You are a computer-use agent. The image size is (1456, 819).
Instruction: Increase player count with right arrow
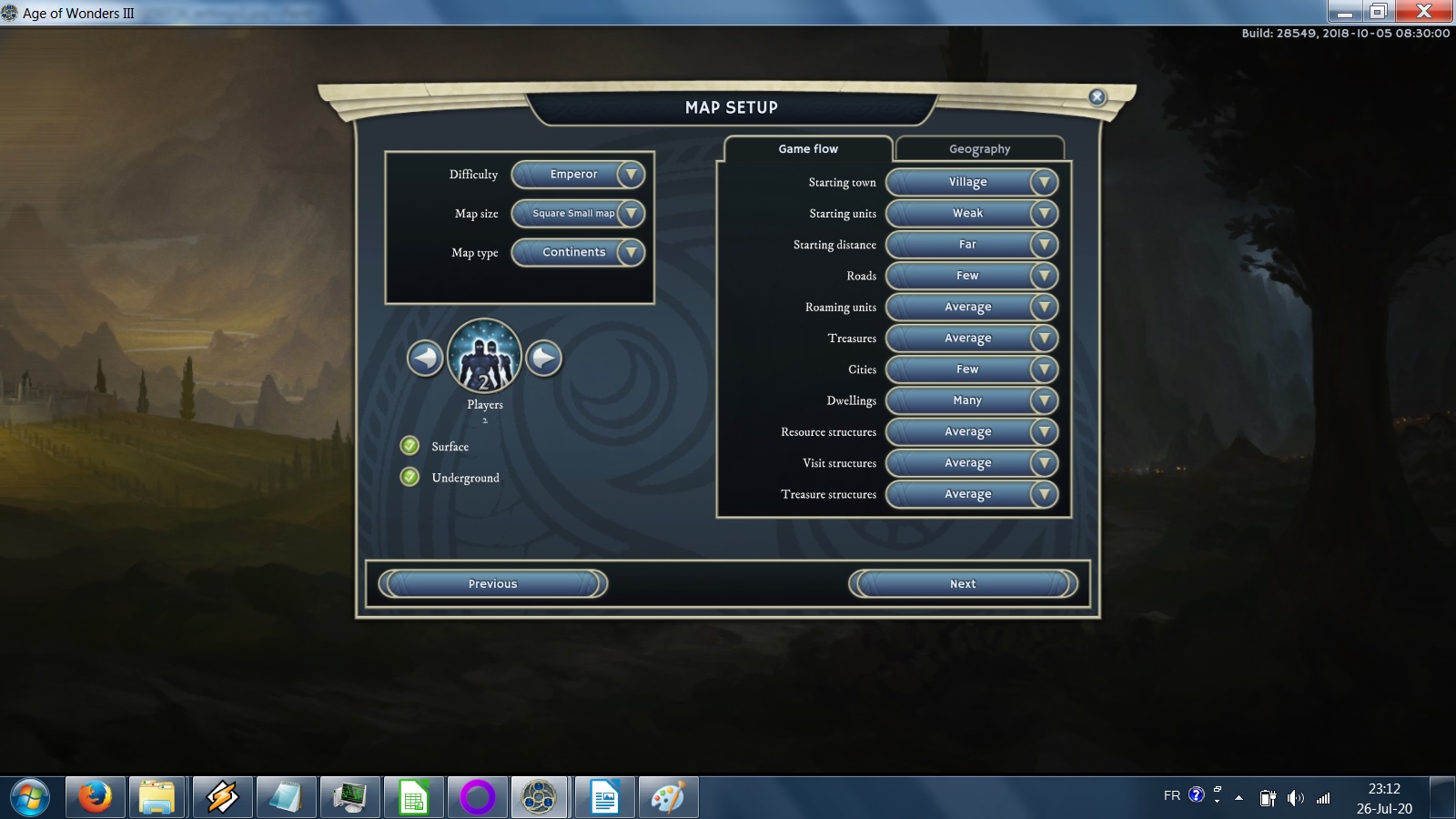[544, 359]
